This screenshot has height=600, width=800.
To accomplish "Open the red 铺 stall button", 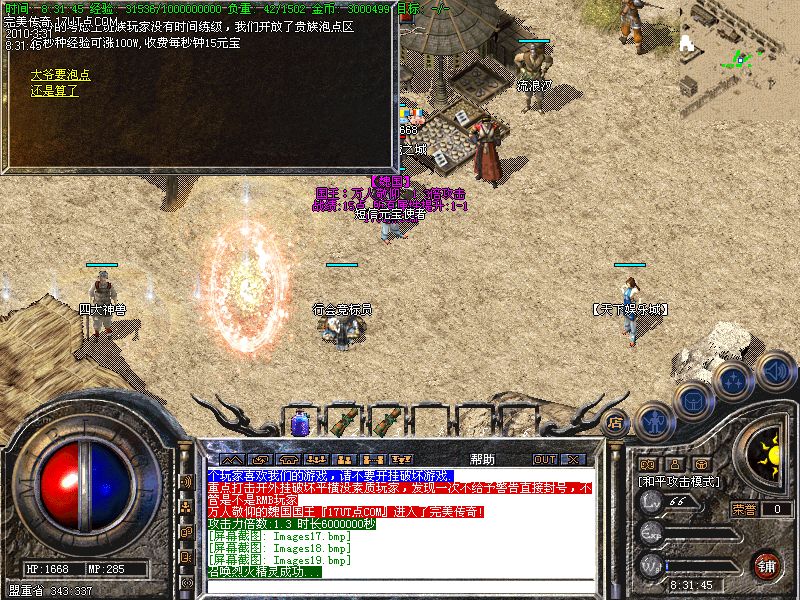I will (x=767, y=564).
